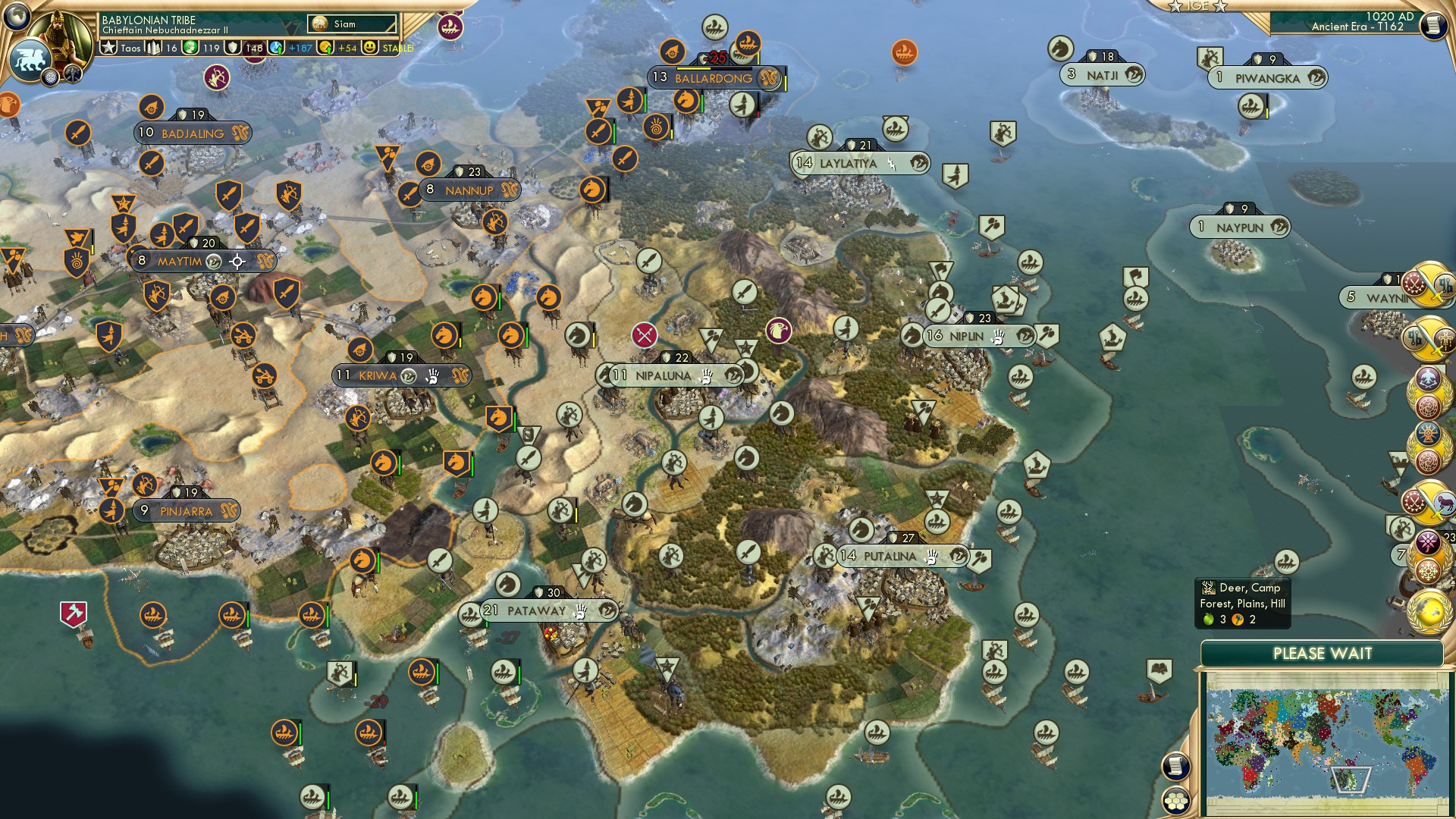This screenshot has width=1456, height=819.
Task: Click the Taos star resource icon
Action: tap(109, 48)
